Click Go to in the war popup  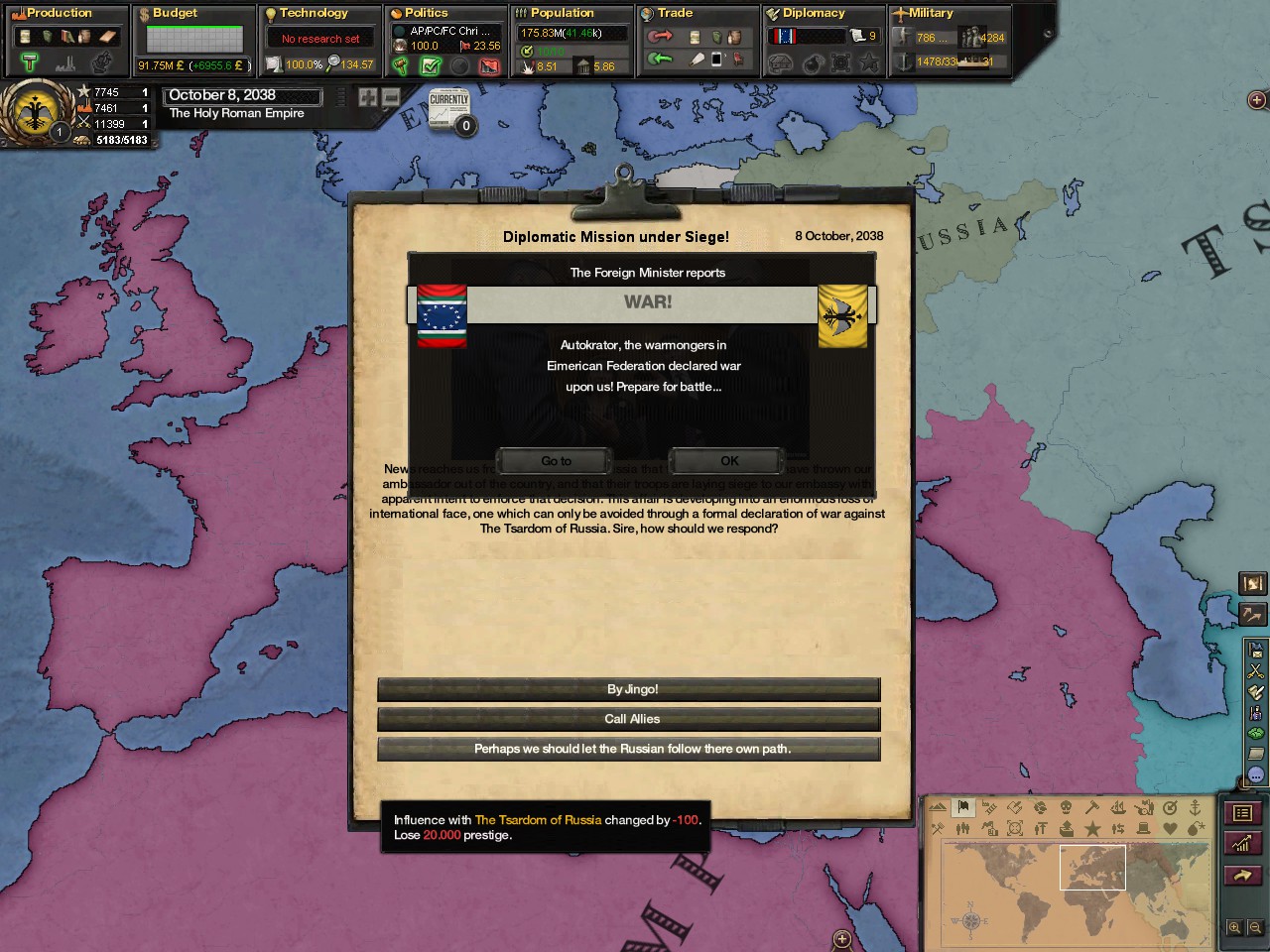tap(556, 461)
